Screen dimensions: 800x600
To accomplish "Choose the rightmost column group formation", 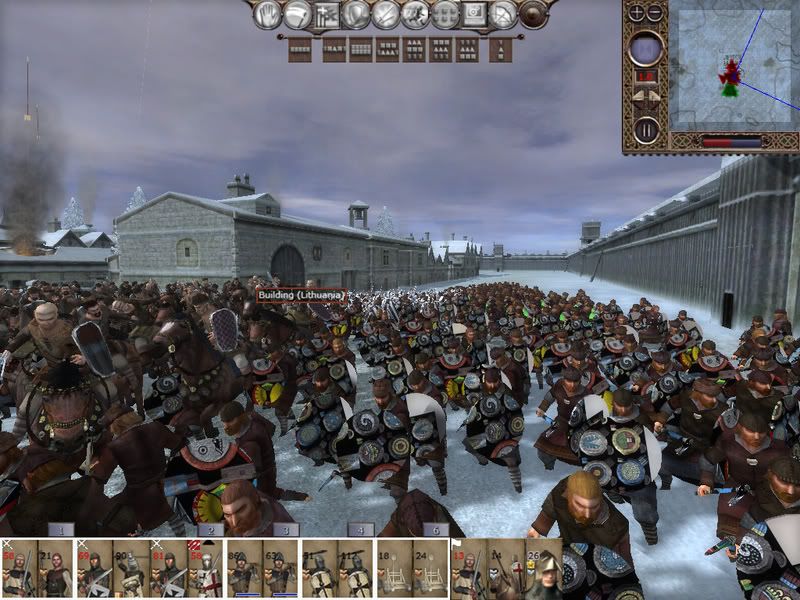I will pyautogui.click(x=501, y=48).
